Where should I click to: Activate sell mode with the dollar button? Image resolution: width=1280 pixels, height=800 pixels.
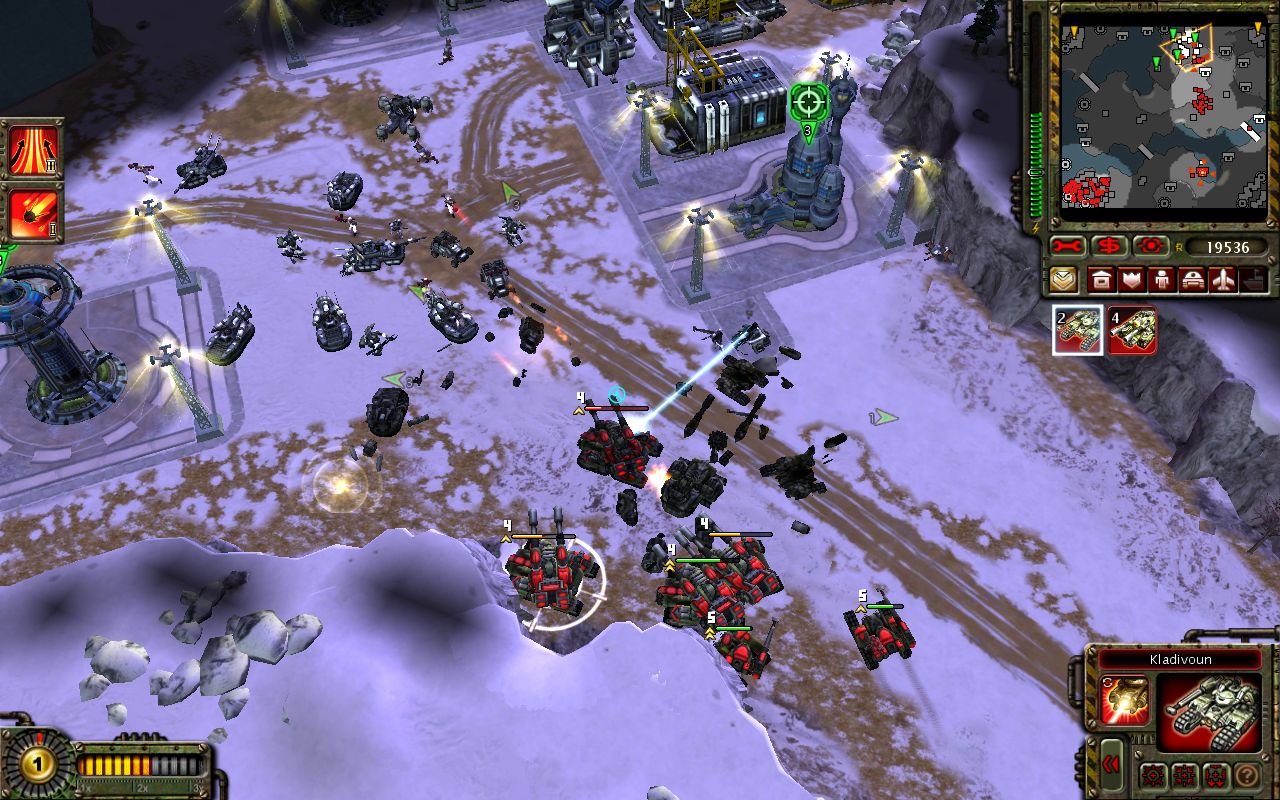(x=1109, y=246)
